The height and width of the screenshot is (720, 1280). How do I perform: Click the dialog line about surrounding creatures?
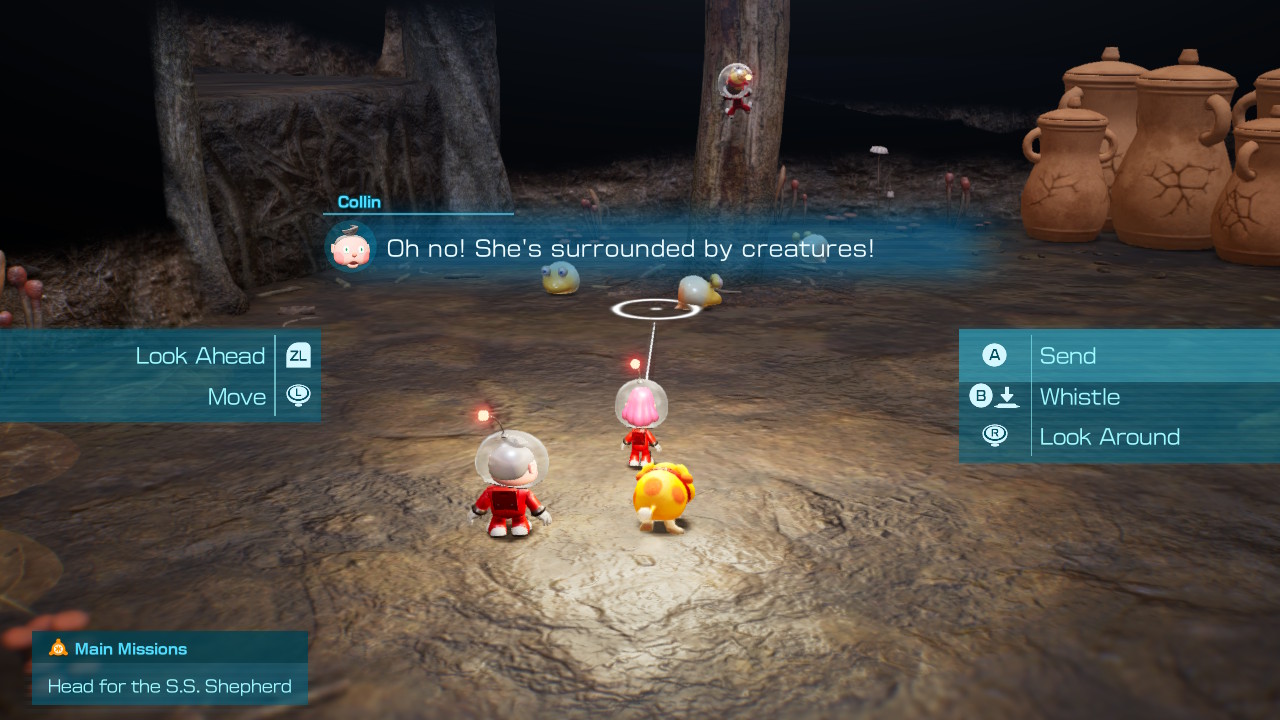click(630, 248)
